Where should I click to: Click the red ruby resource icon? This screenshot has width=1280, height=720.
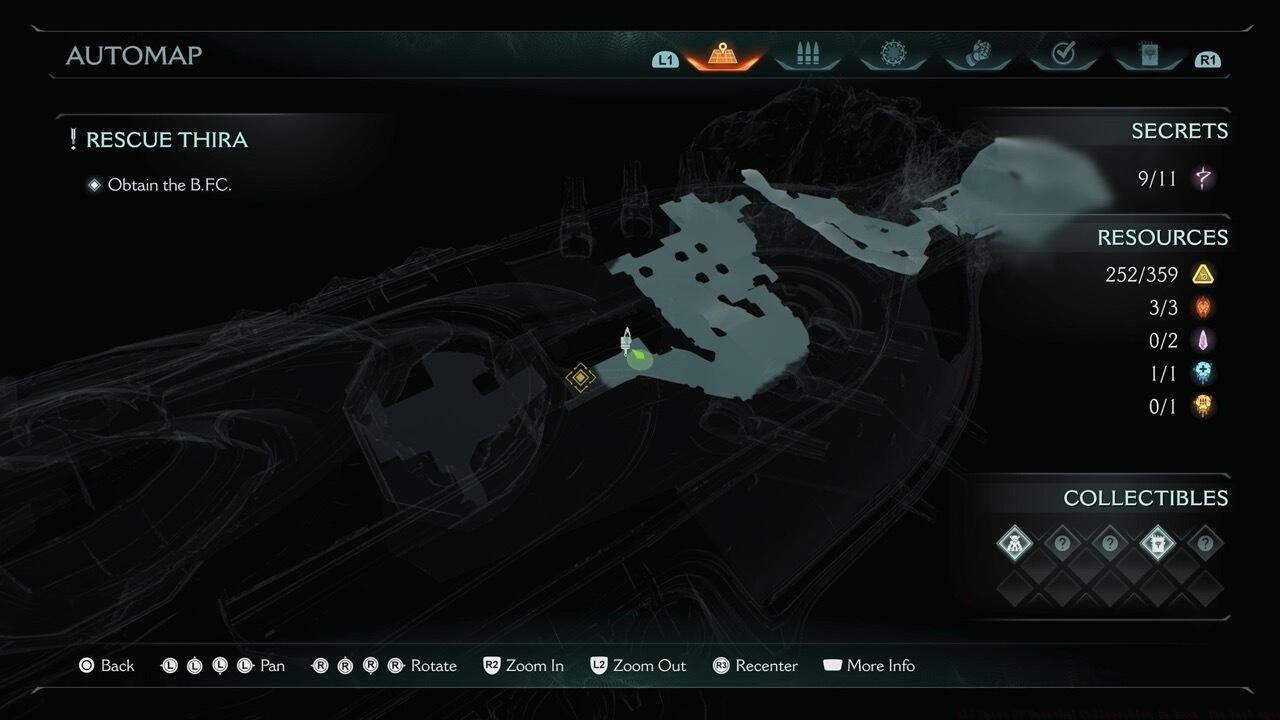1203,307
